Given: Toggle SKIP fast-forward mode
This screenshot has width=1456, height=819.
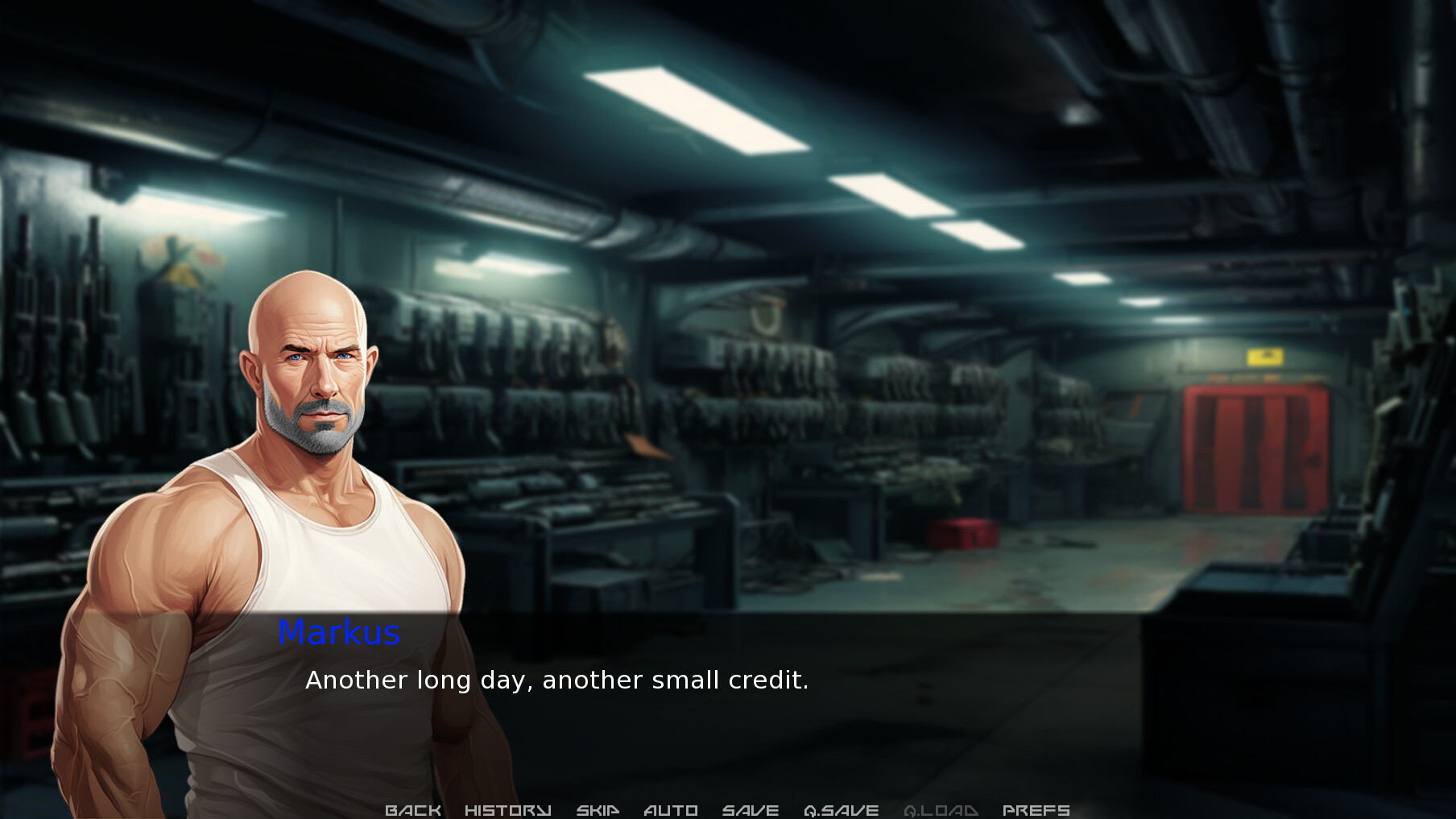Looking at the screenshot, I should pyautogui.click(x=598, y=809).
